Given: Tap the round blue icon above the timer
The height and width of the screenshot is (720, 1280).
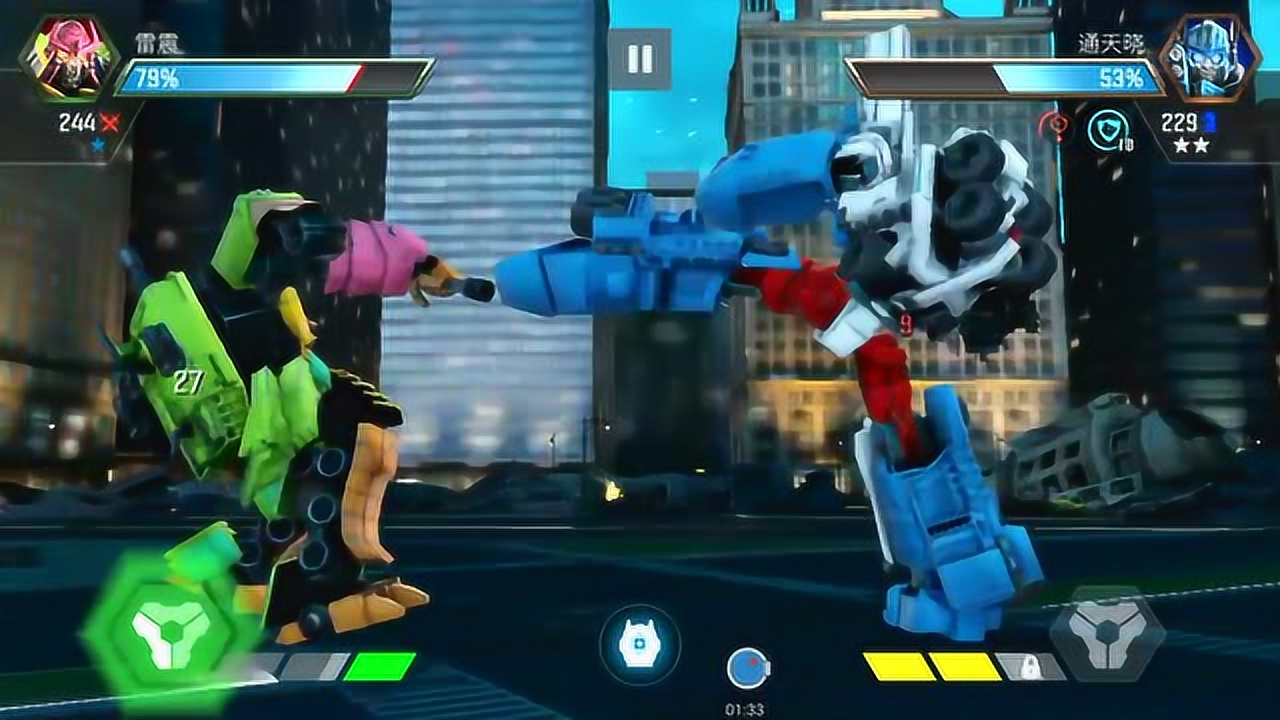Looking at the screenshot, I should 747,669.
